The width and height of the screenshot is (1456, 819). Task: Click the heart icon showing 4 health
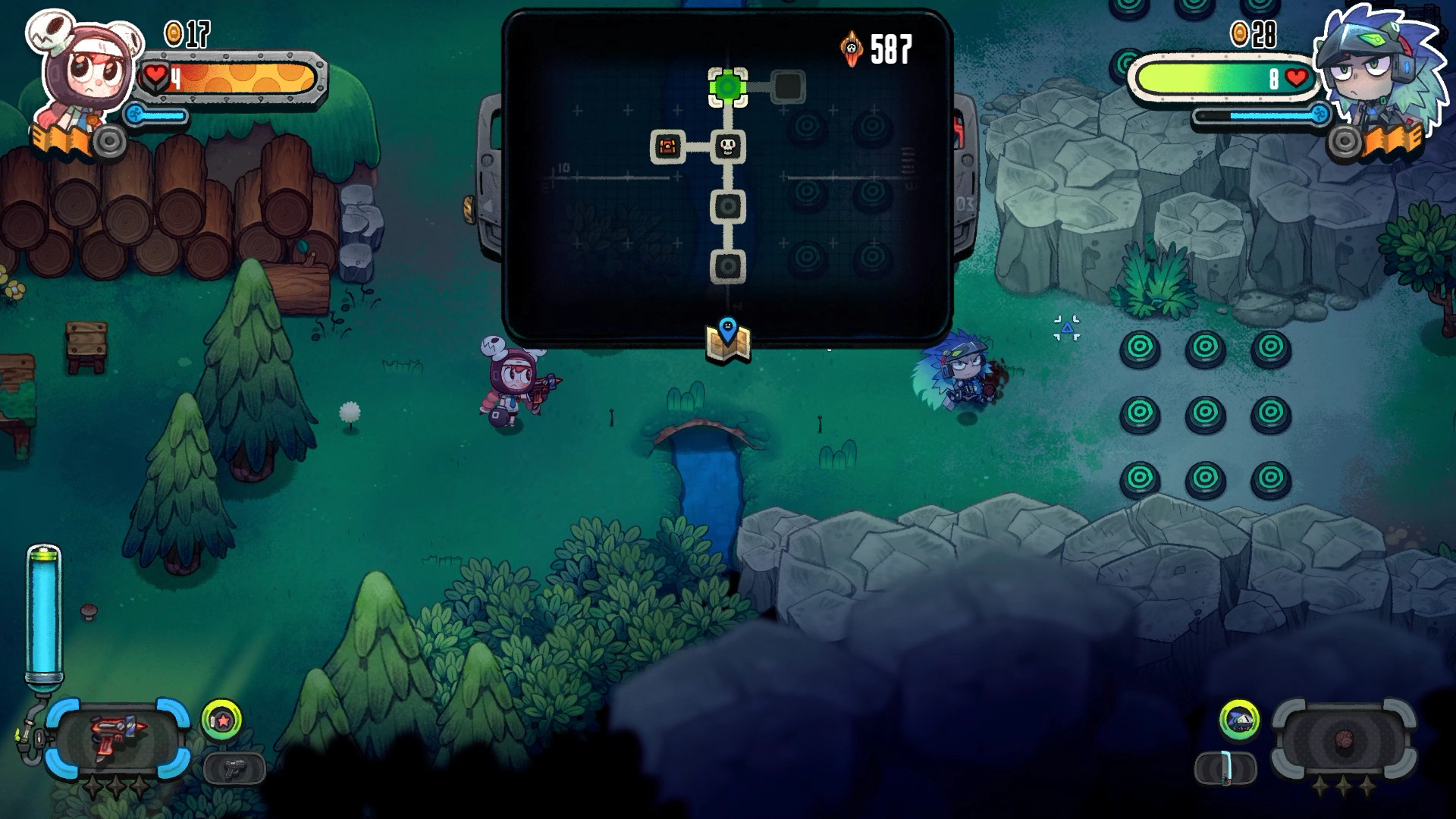click(157, 74)
